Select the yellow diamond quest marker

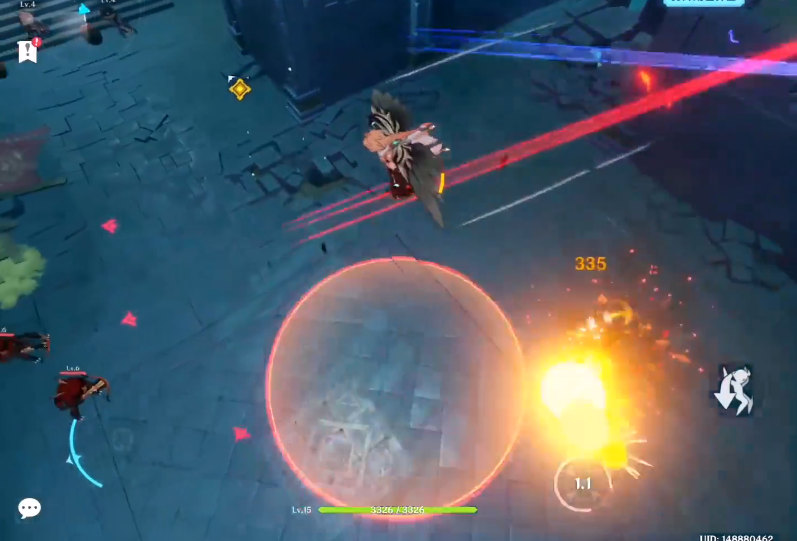(x=239, y=89)
